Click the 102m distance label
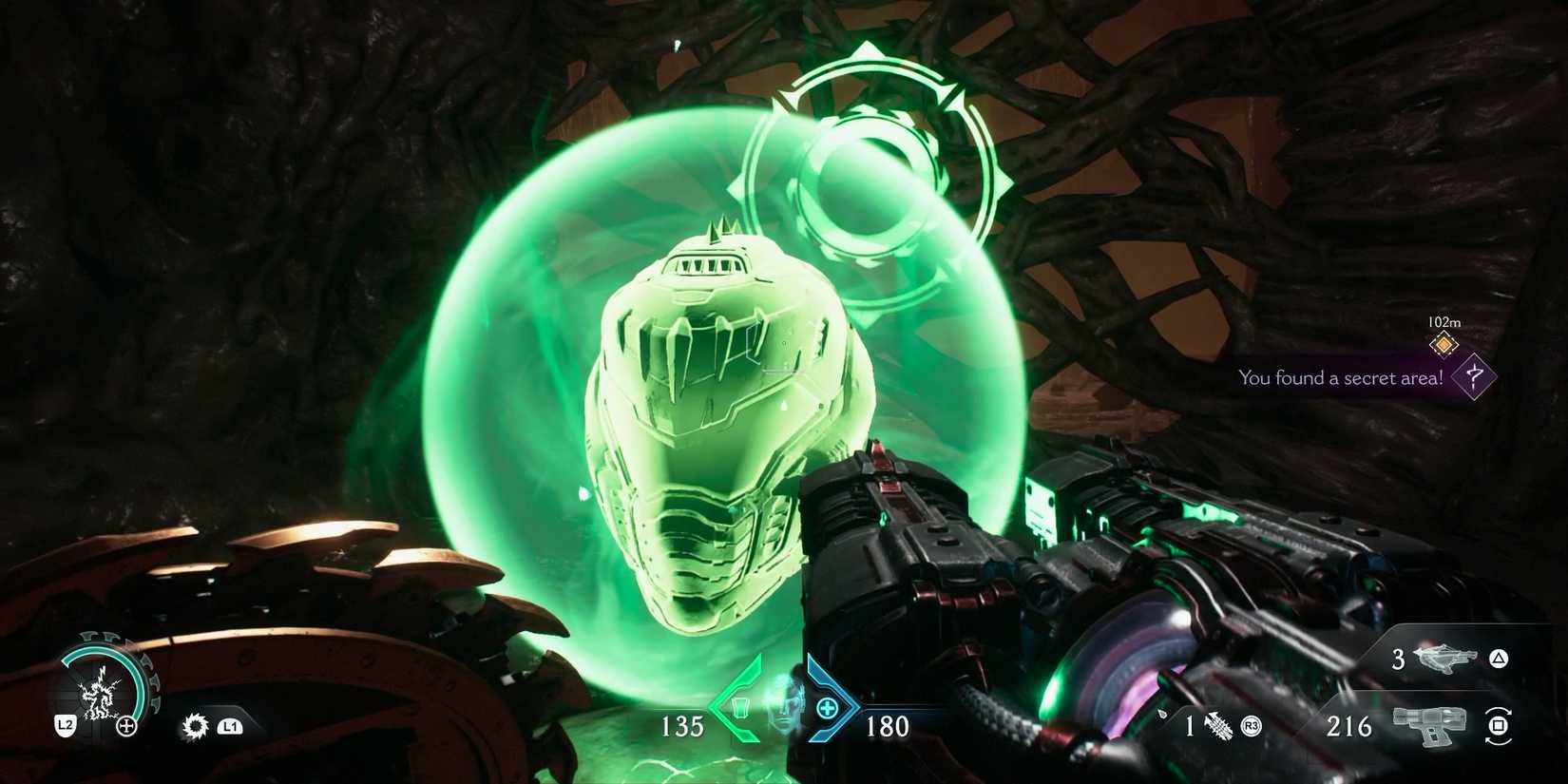 1444,322
